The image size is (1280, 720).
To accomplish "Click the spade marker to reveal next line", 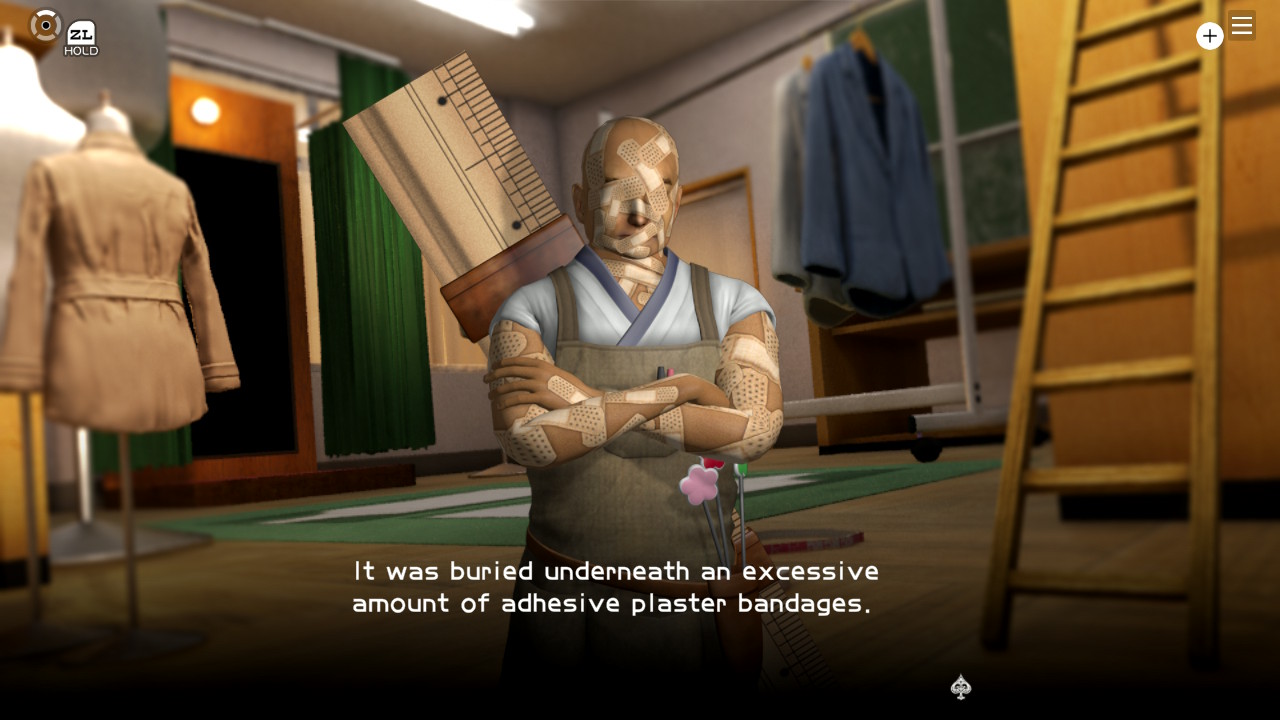I will tap(960, 688).
